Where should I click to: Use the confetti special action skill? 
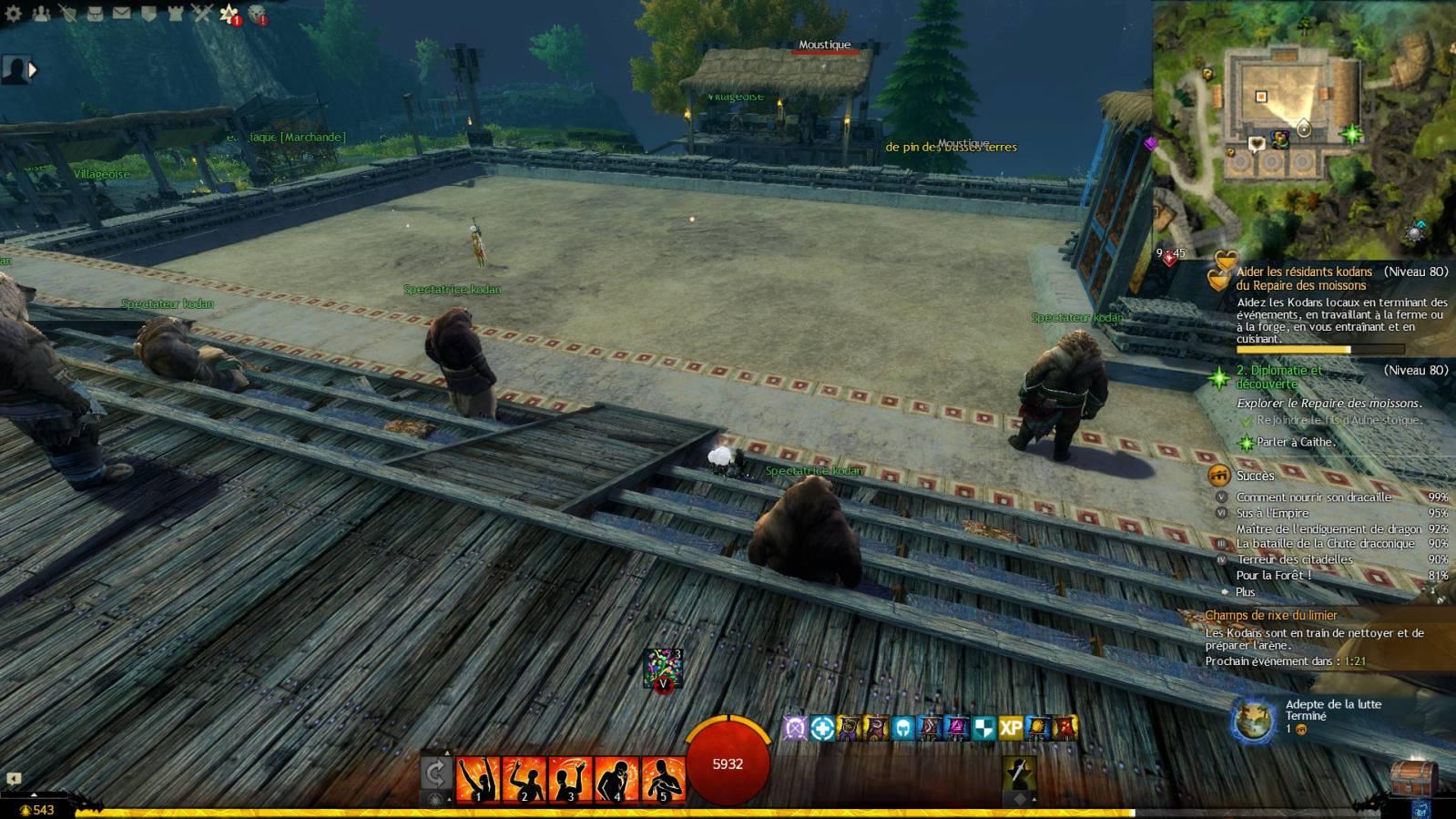(663, 668)
